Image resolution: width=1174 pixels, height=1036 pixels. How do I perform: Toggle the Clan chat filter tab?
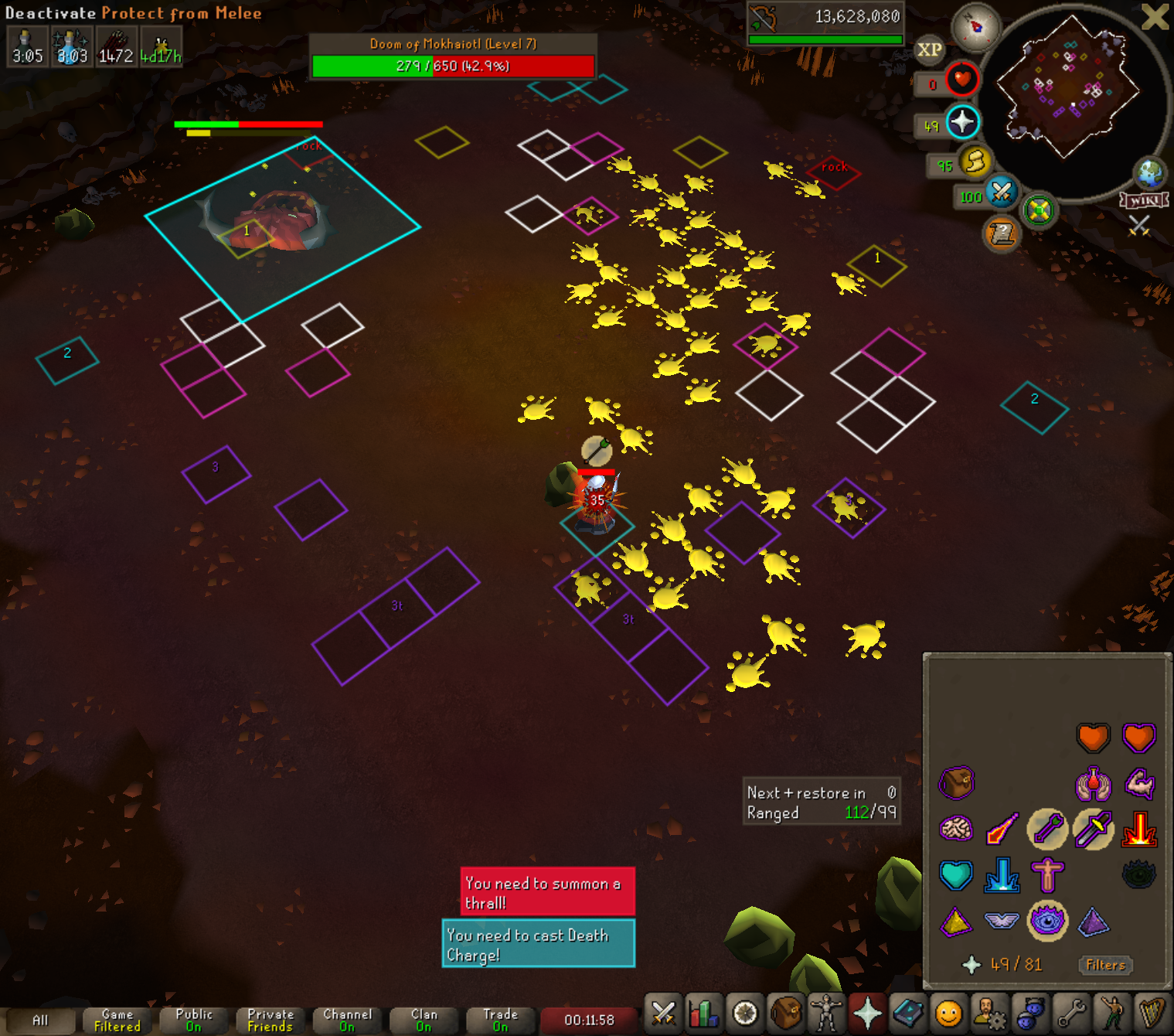click(424, 1021)
